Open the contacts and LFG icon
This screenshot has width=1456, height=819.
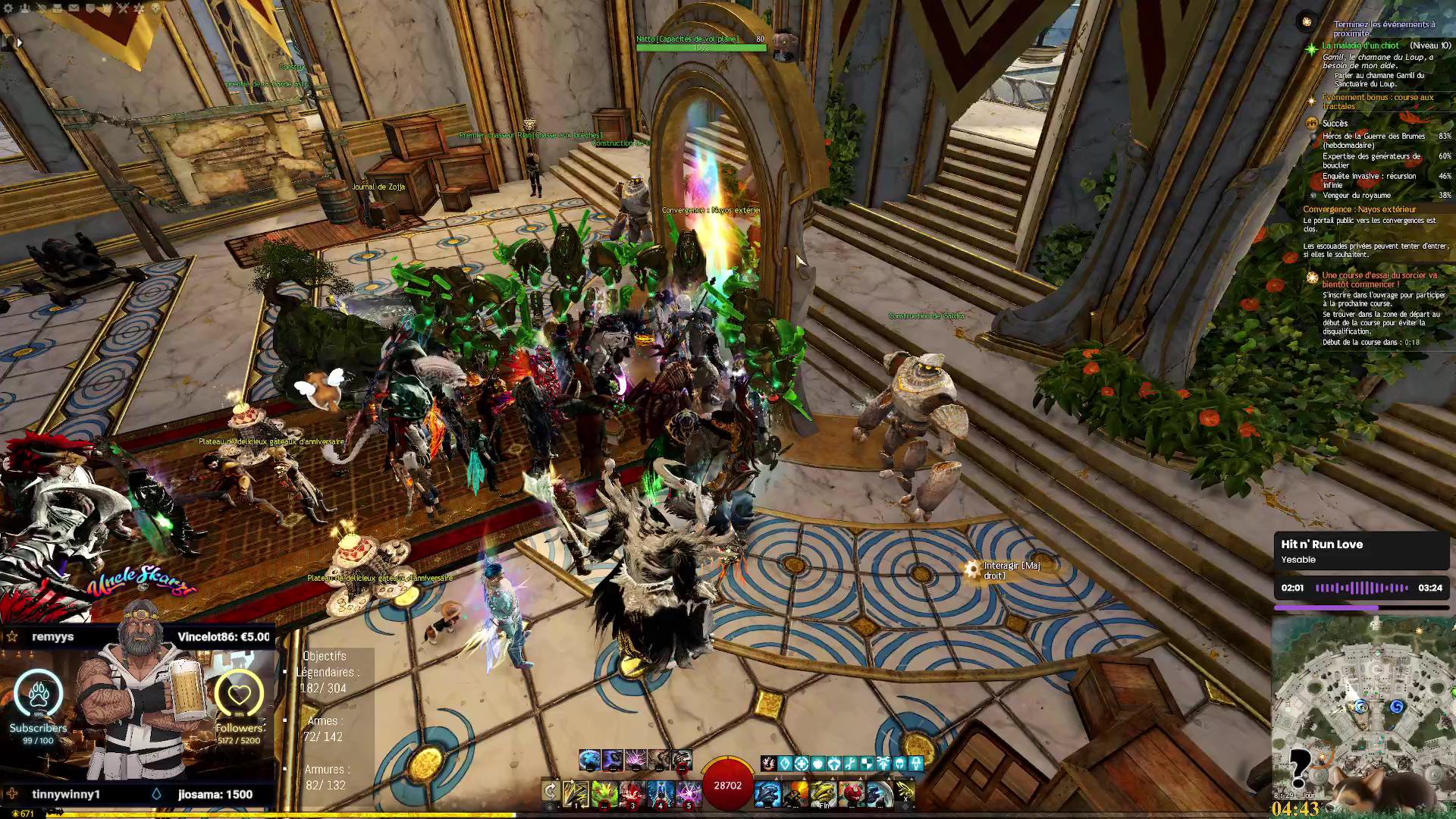[x=25, y=8]
